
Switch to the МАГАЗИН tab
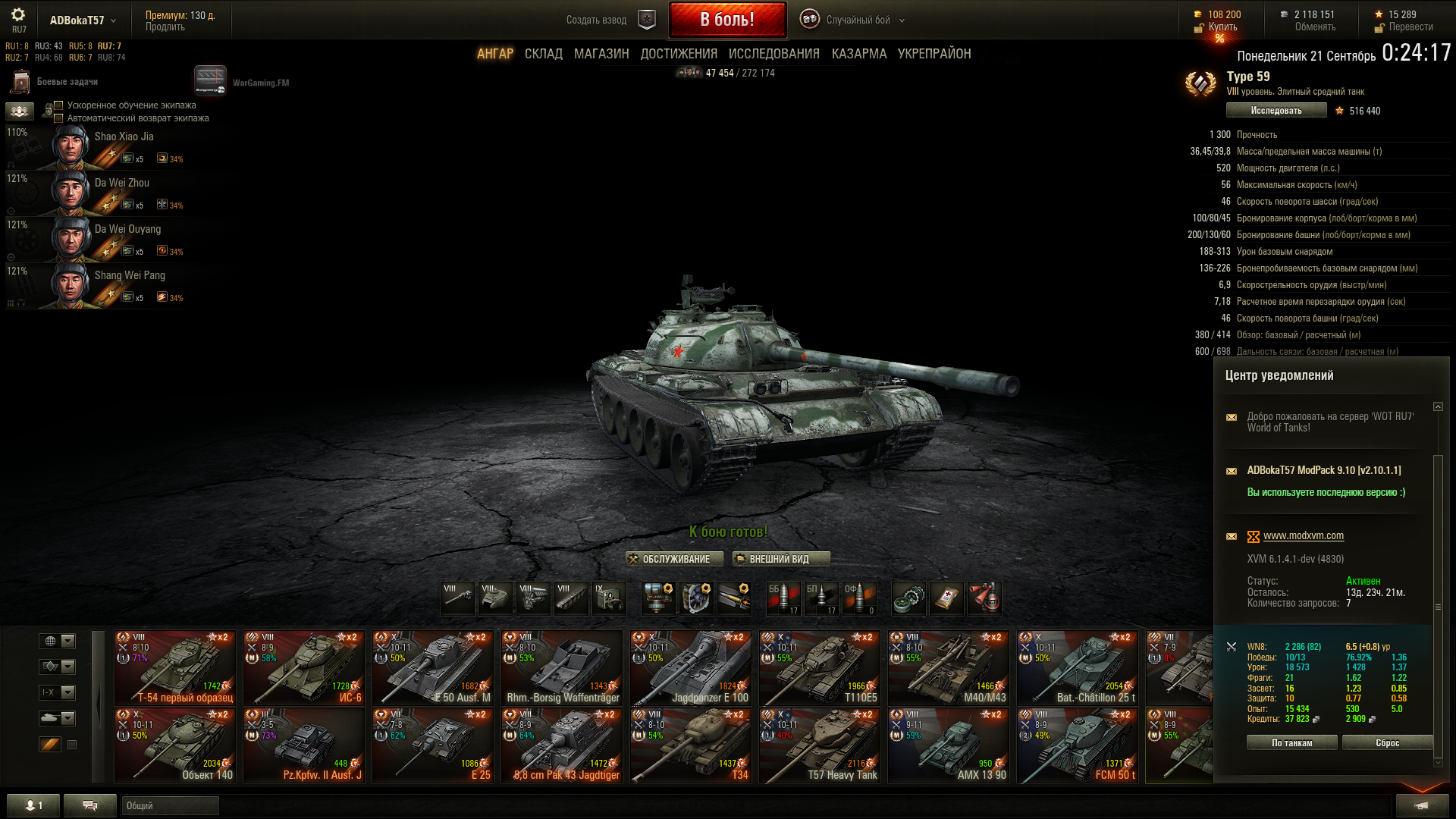tap(601, 54)
